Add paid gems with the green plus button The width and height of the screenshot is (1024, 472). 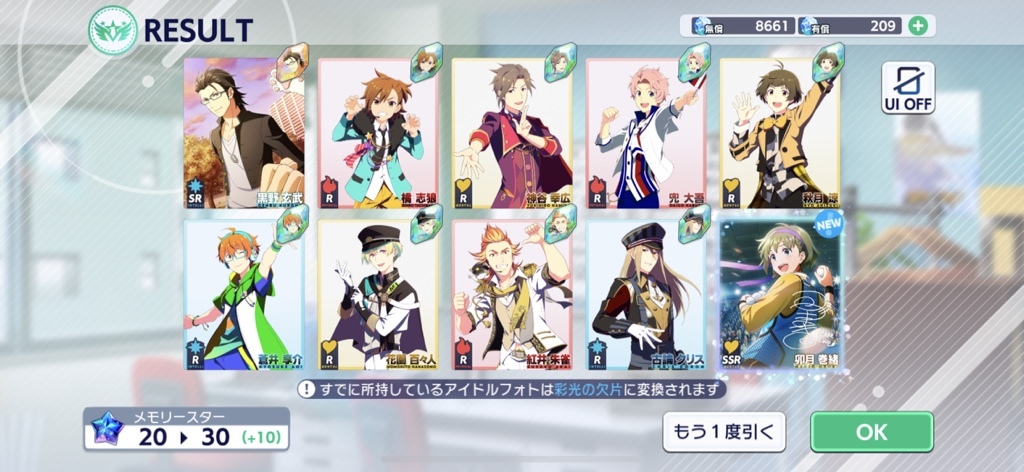pyautogui.click(x=917, y=25)
